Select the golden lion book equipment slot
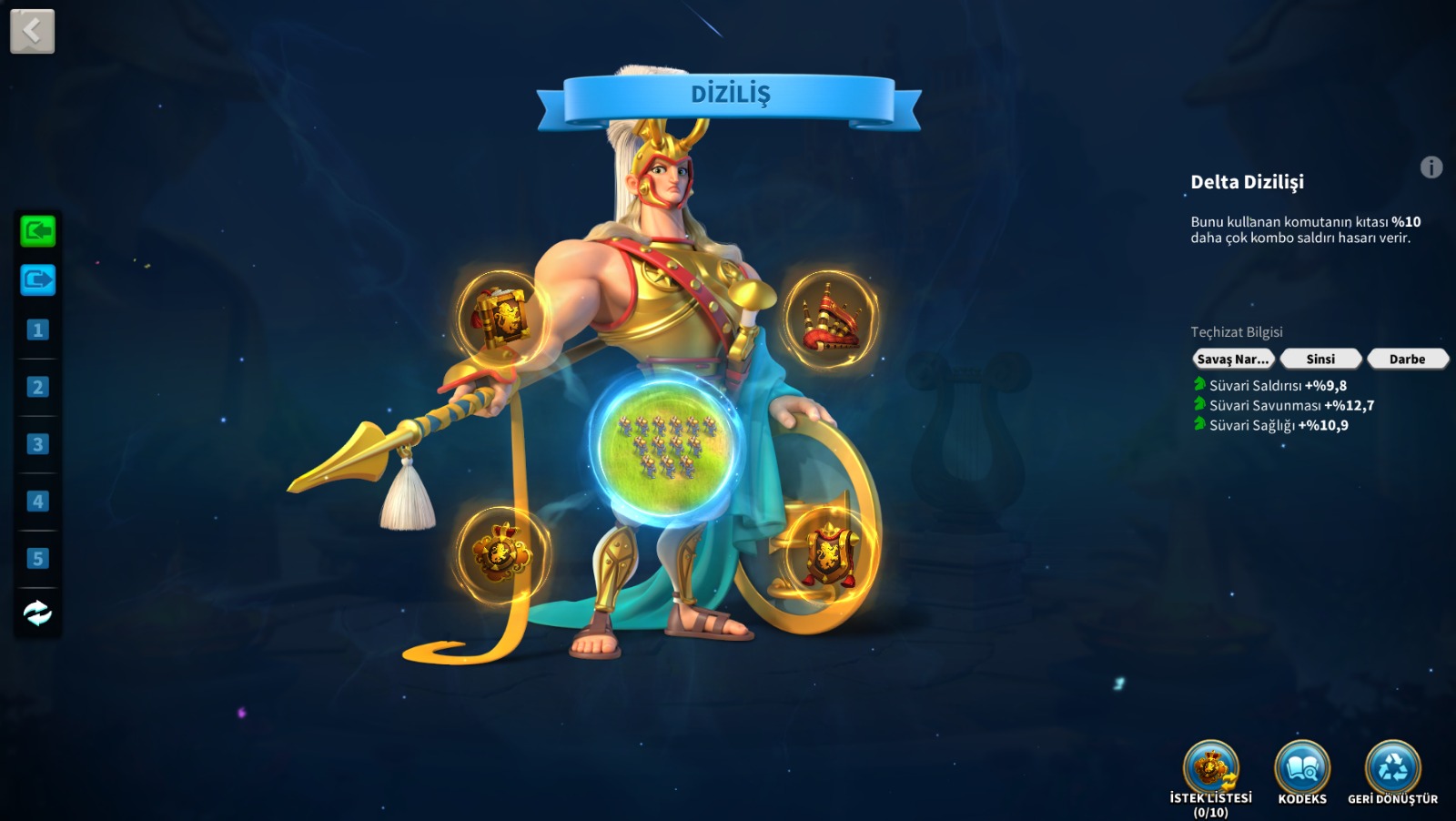This screenshot has width=1456, height=821. pyautogui.click(x=500, y=318)
